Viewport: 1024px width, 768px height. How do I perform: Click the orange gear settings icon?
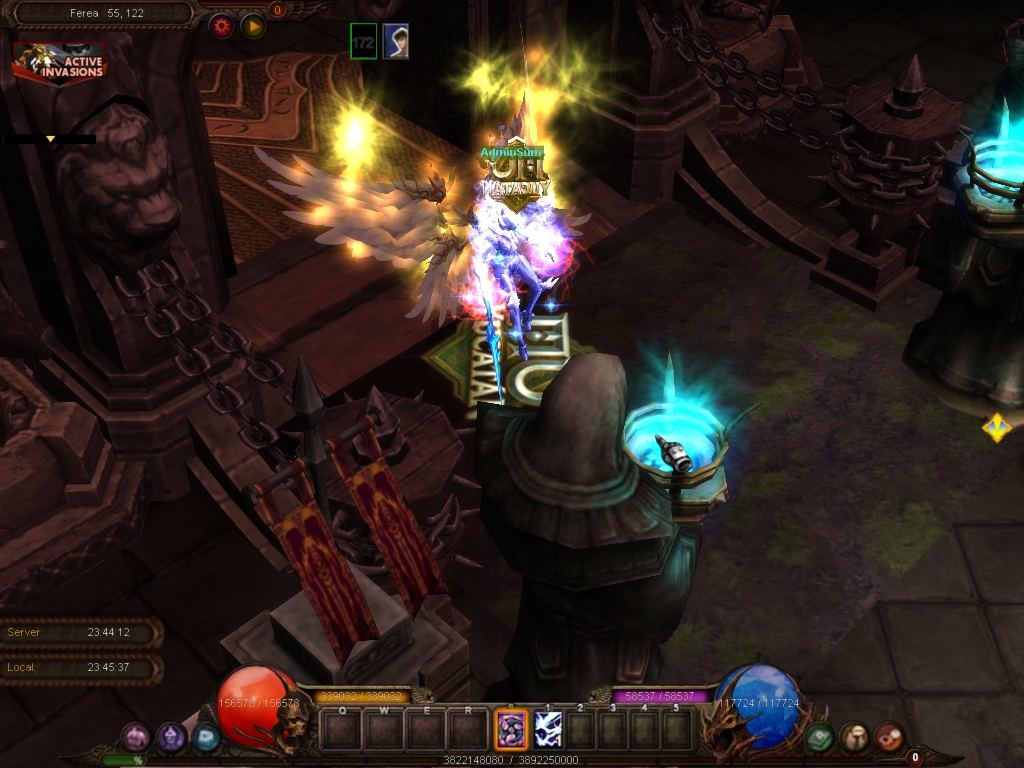221,26
